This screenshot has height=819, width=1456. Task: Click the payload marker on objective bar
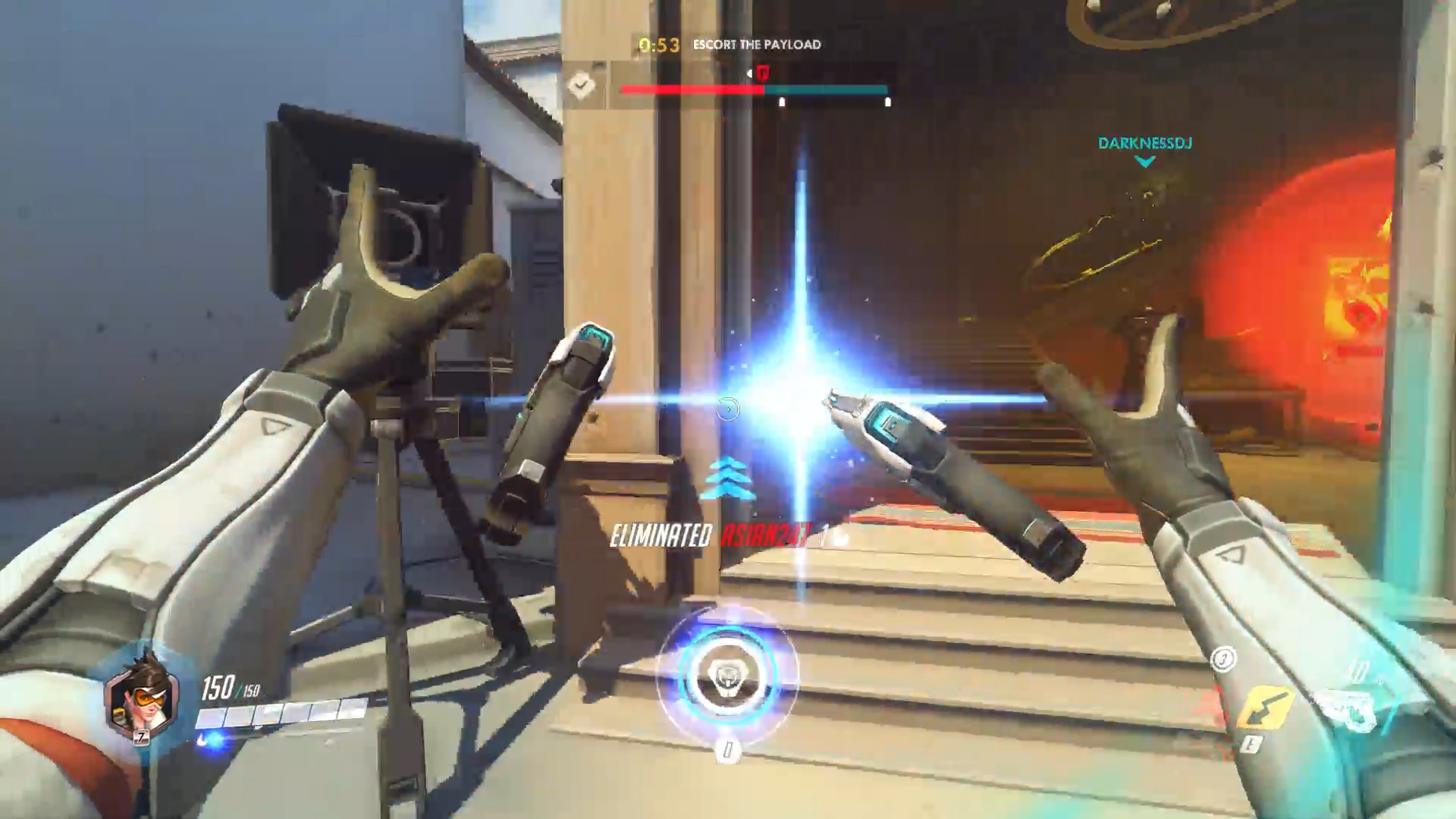click(762, 73)
